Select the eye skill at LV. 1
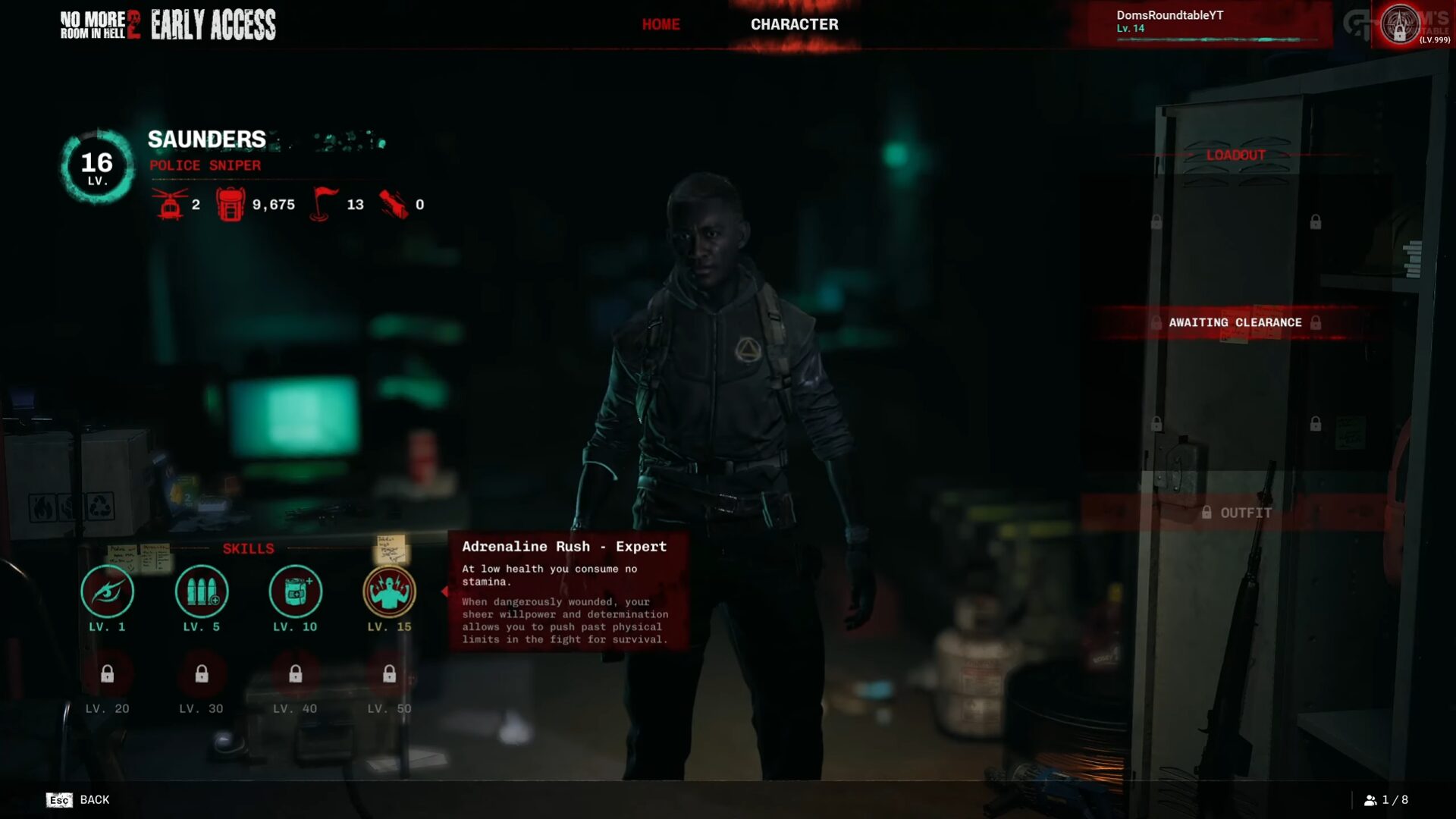The width and height of the screenshot is (1456, 819). tap(107, 591)
